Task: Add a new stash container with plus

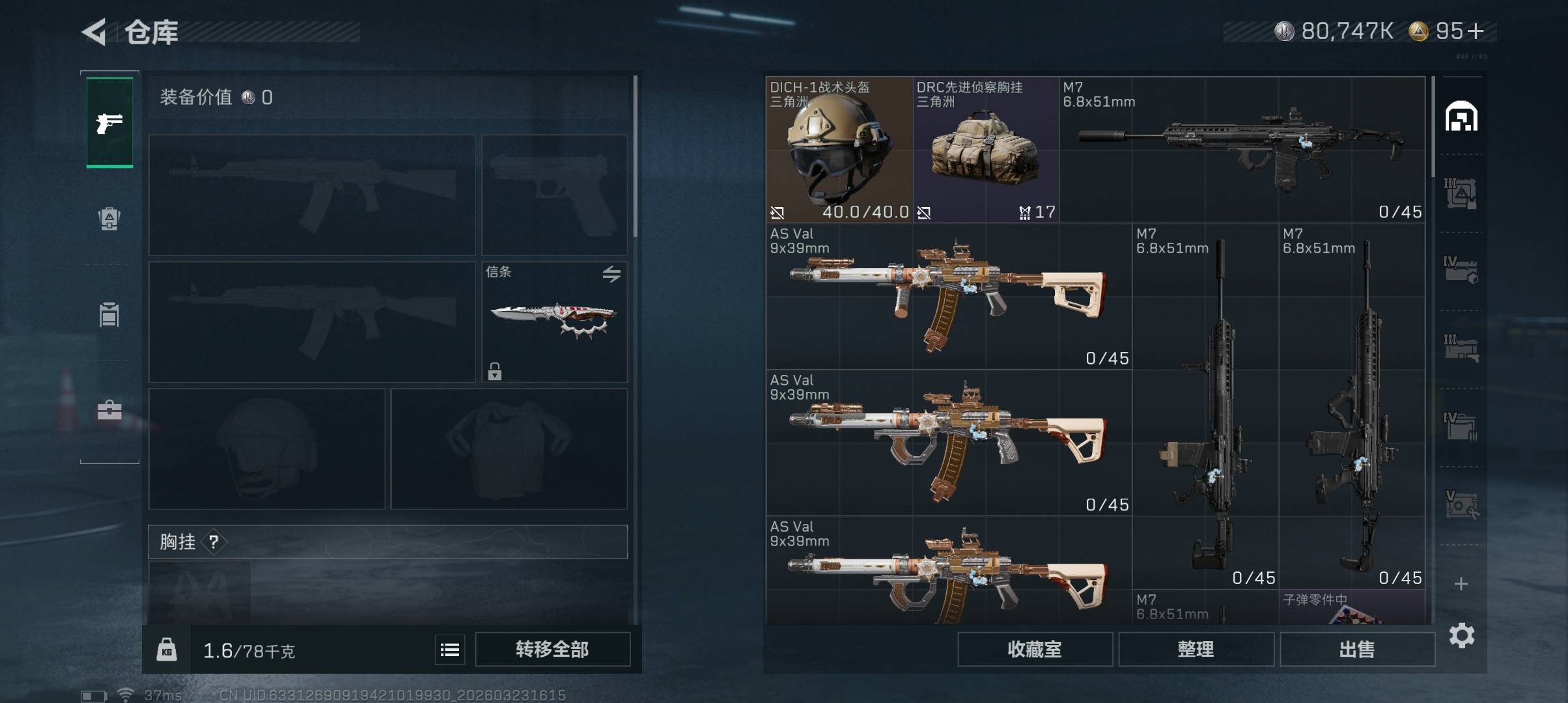Action: click(1461, 584)
